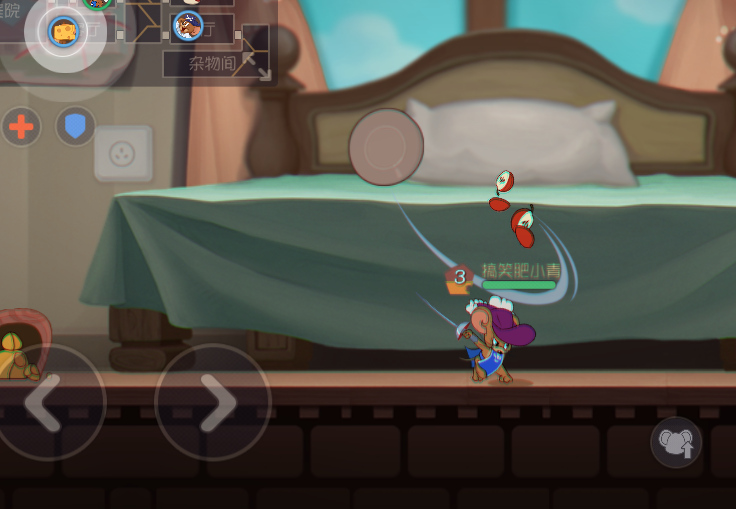Image resolution: width=736 pixels, height=509 pixels.
Task: Activate the mouse jump button
Action: point(676,442)
